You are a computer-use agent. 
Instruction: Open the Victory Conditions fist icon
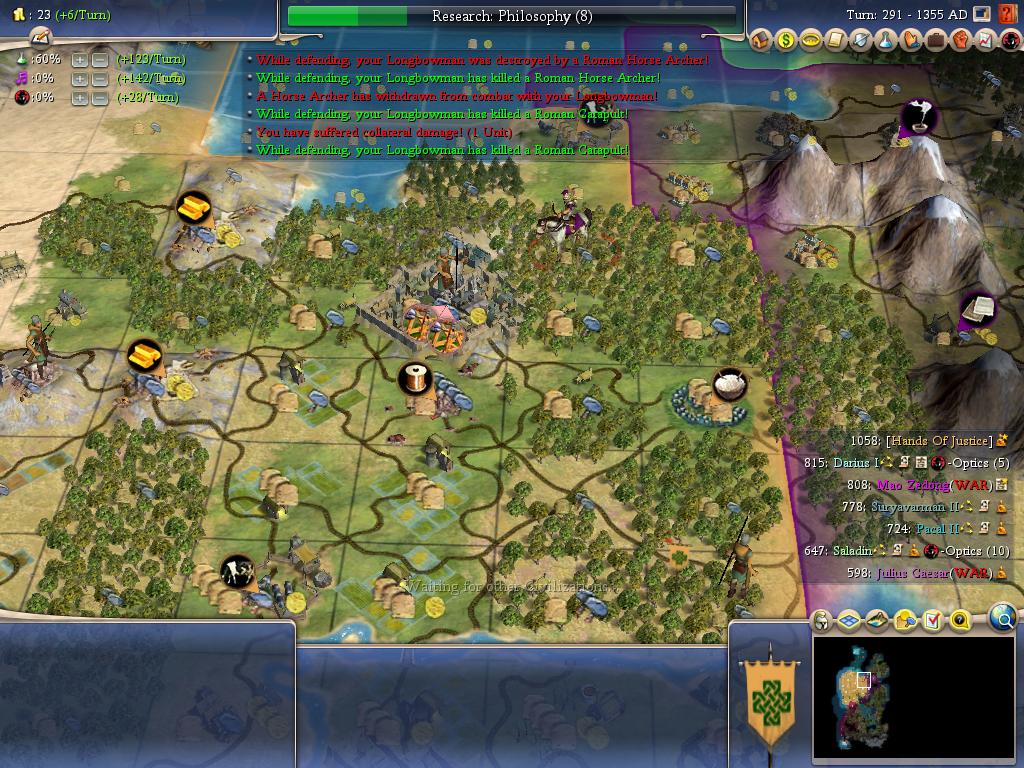[960, 41]
